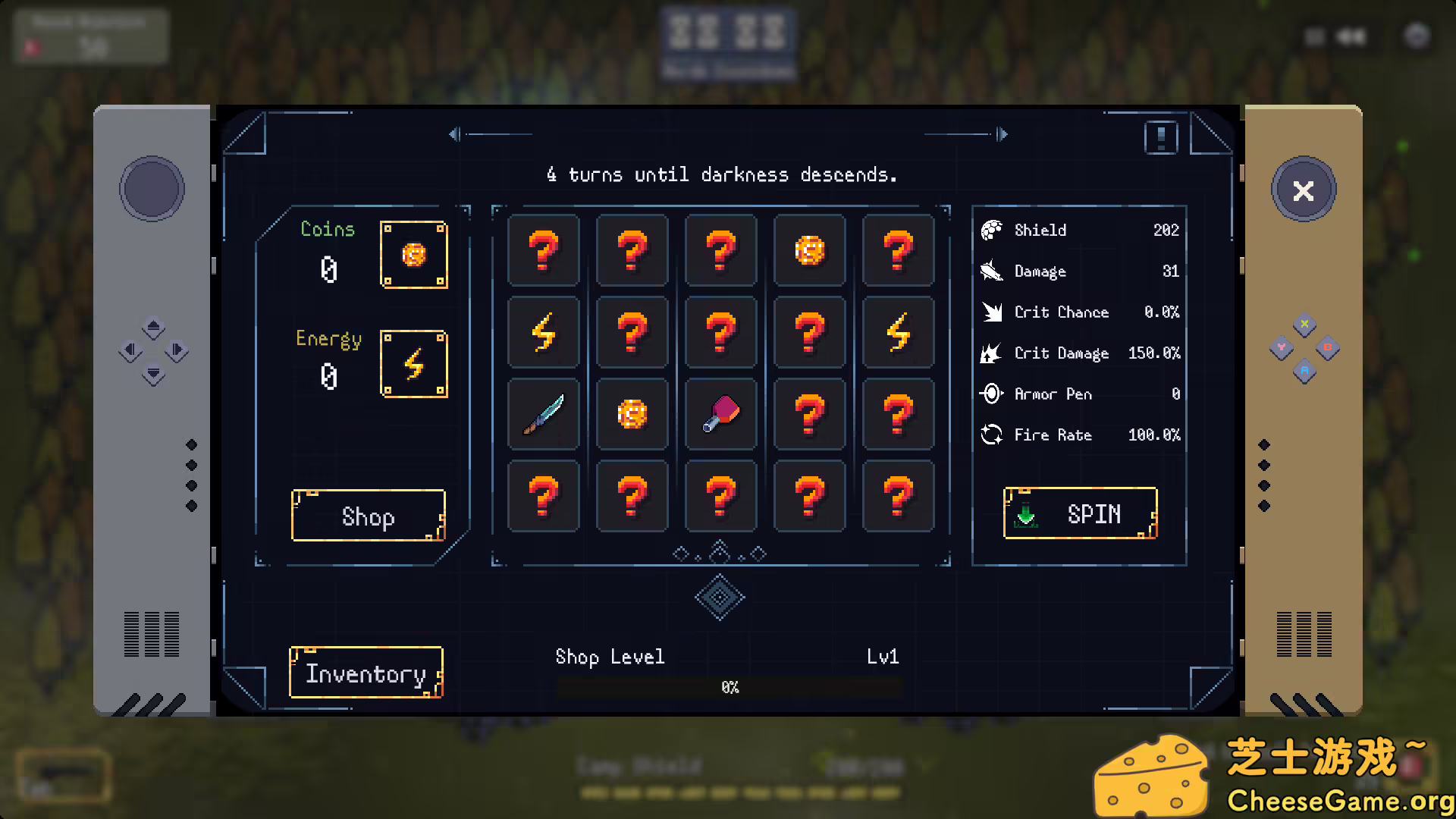Click the Crit Damage burst icon
Screen dimensions: 1456x819
click(990, 353)
